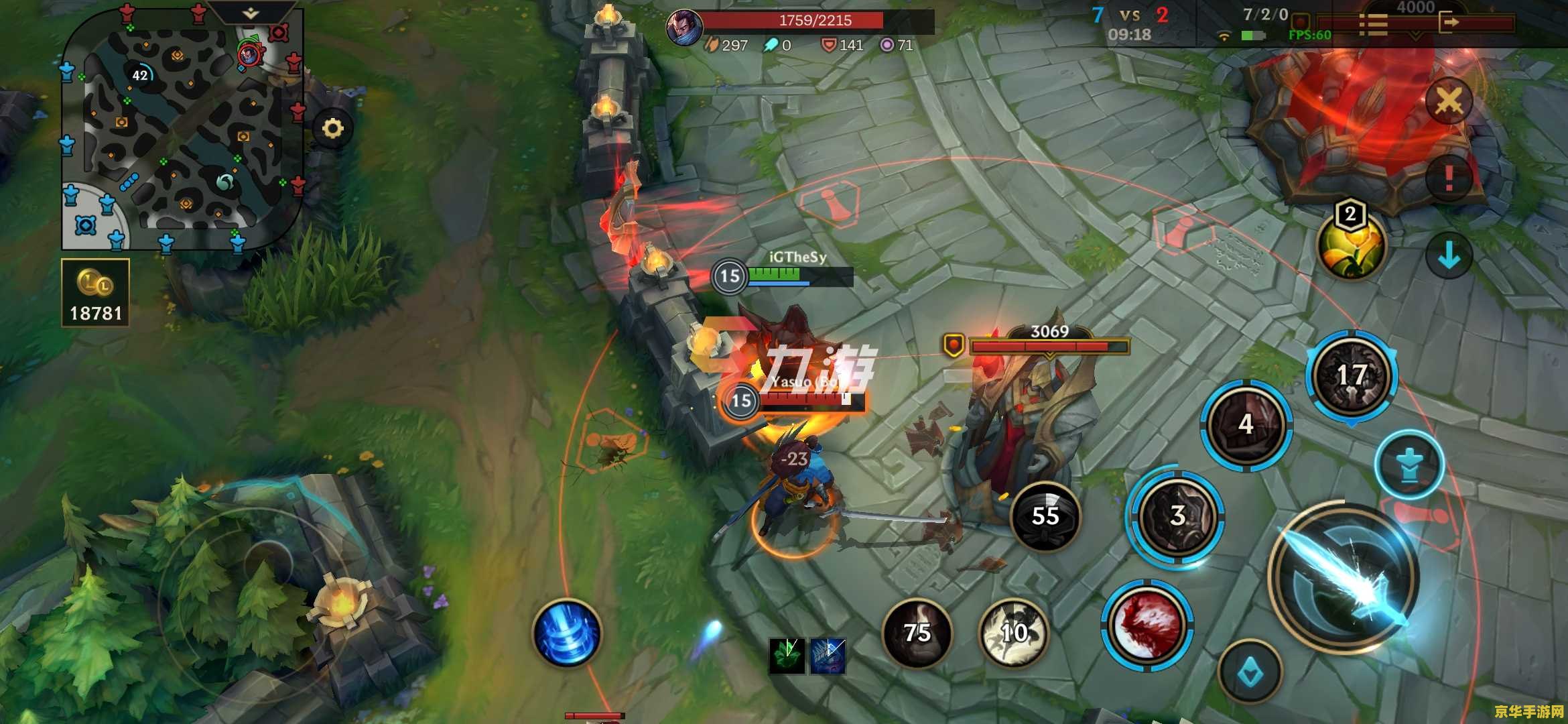Send the red exclamation danger ping

tap(1449, 178)
